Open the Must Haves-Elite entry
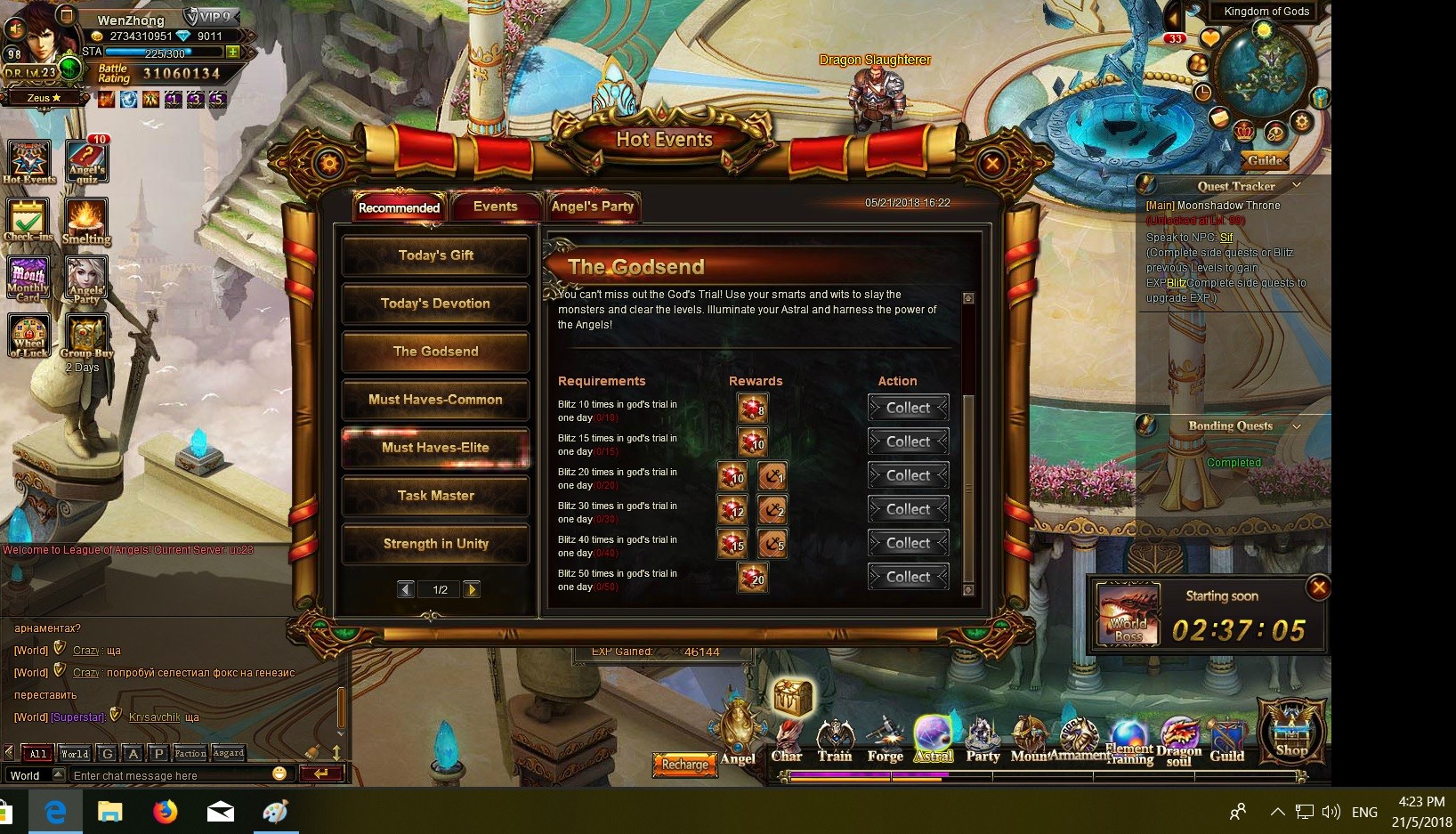The image size is (1456, 834). coord(436,448)
